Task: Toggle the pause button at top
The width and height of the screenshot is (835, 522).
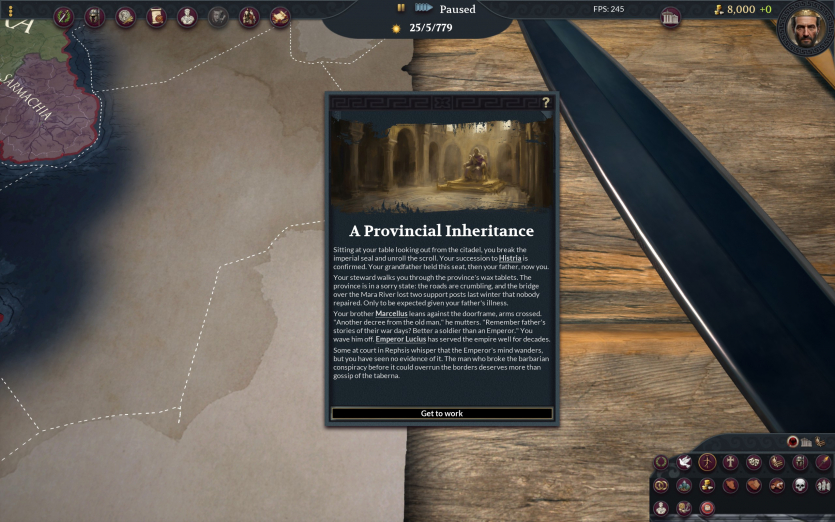Action: pos(401,8)
